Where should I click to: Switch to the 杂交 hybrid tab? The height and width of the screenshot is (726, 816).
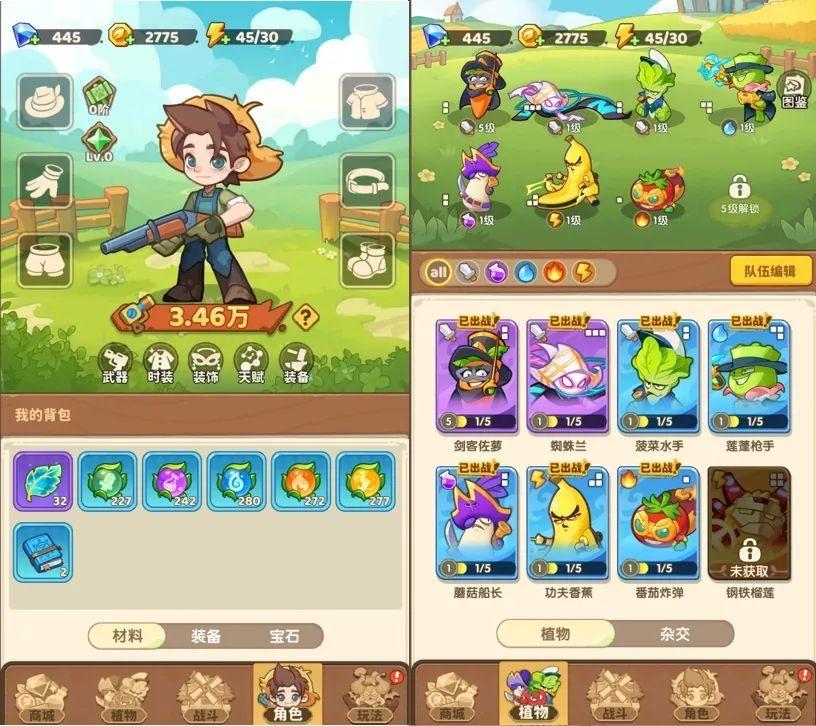click(674, 634)
